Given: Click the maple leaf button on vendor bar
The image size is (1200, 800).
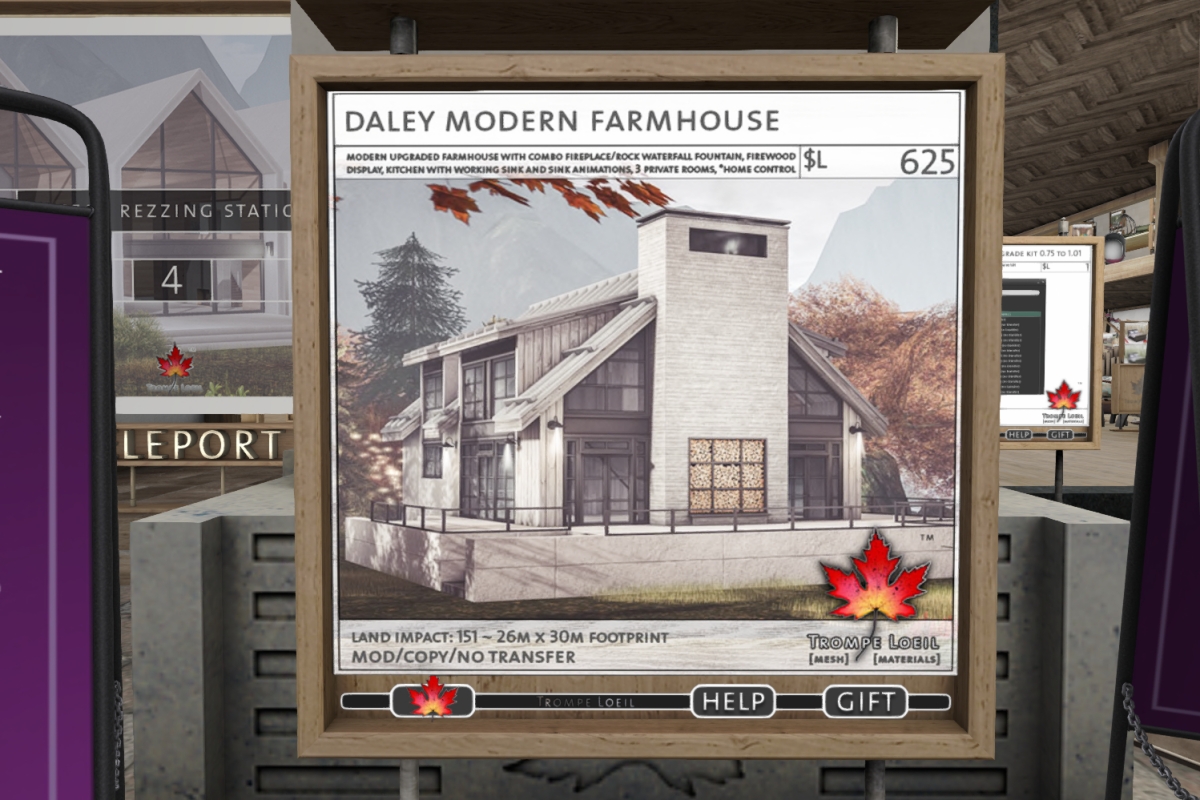Looking at the screenshot, I should click(x=433, y=698).
